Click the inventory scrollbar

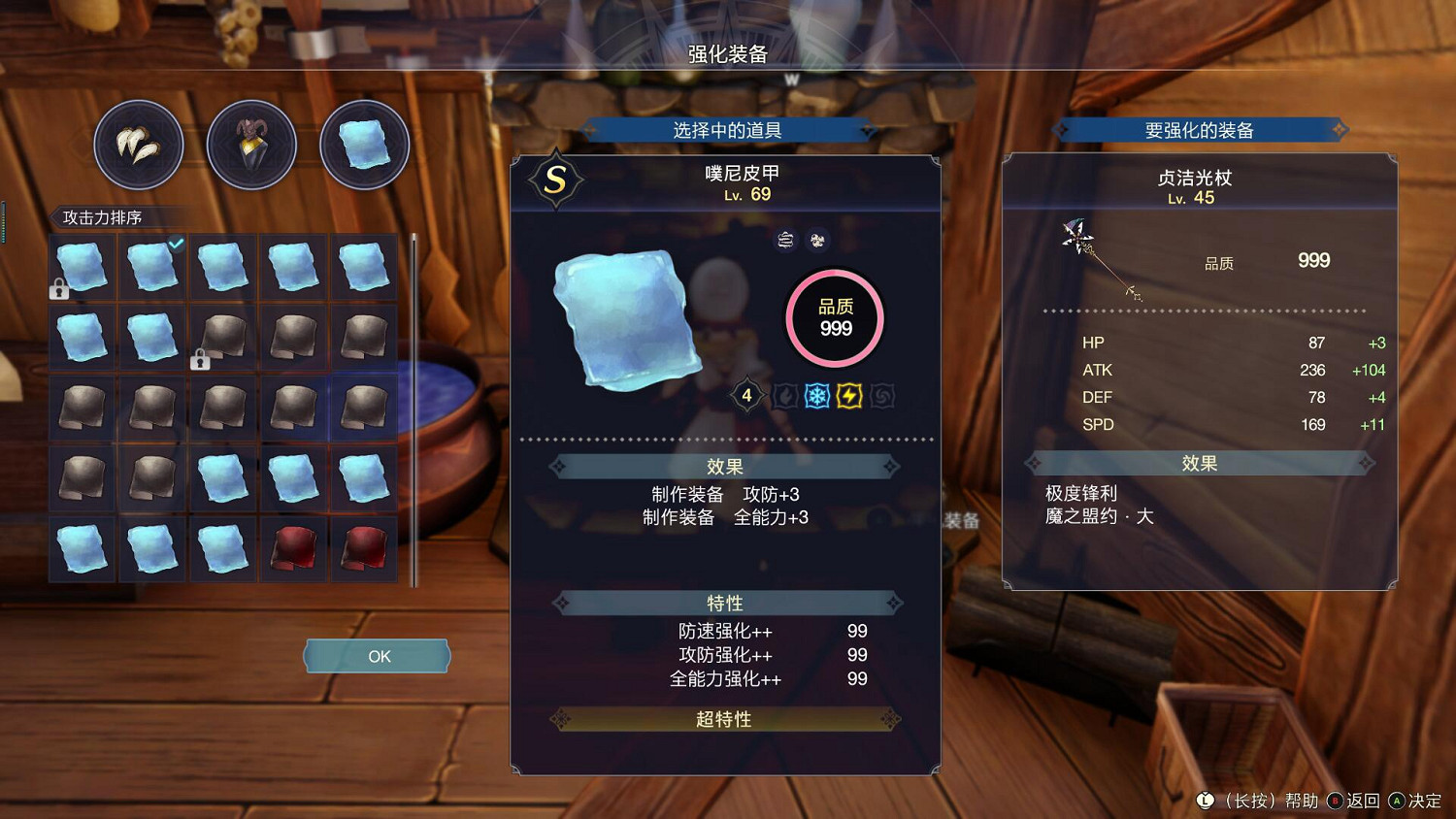click(415, 408)
